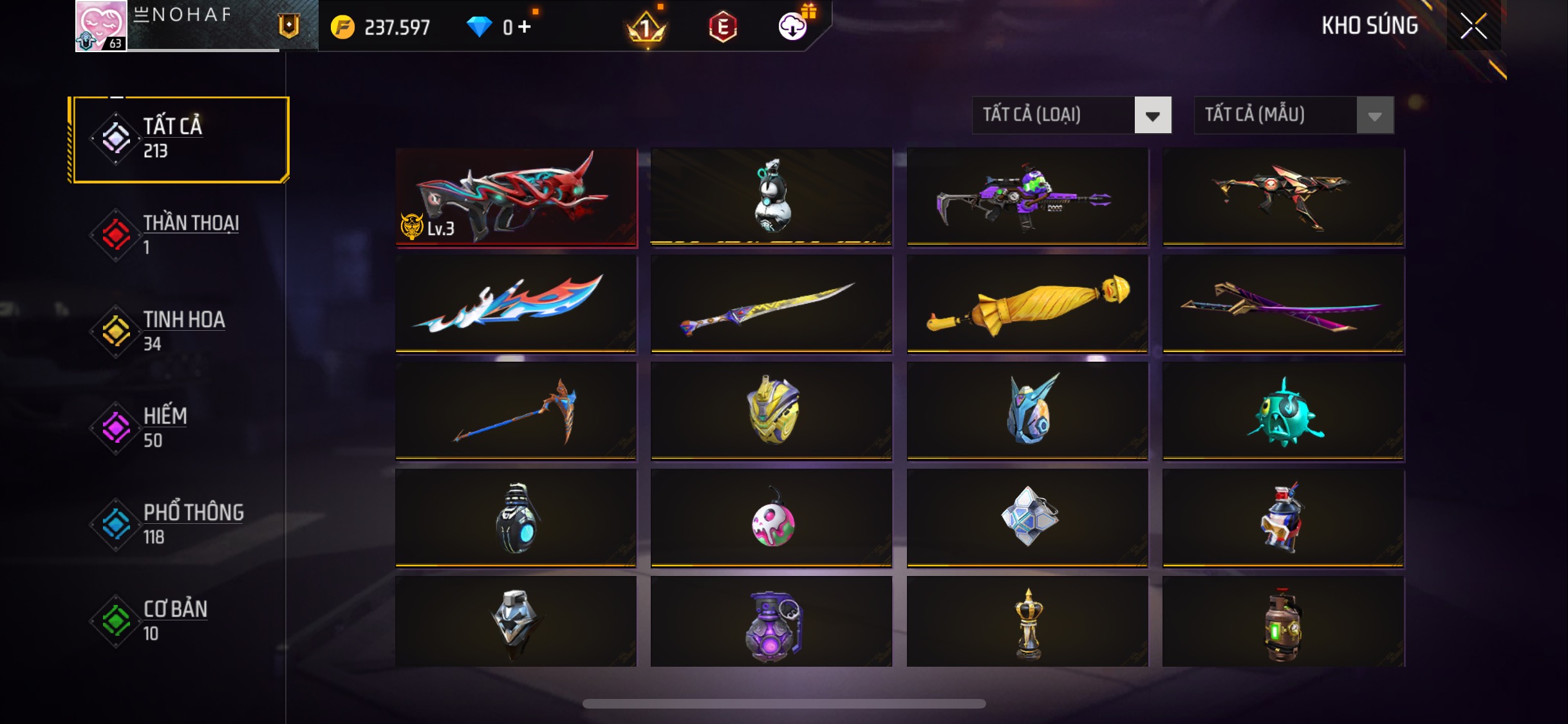Close the Kho Súng weapon armory screen

[x=1473, y=26]
